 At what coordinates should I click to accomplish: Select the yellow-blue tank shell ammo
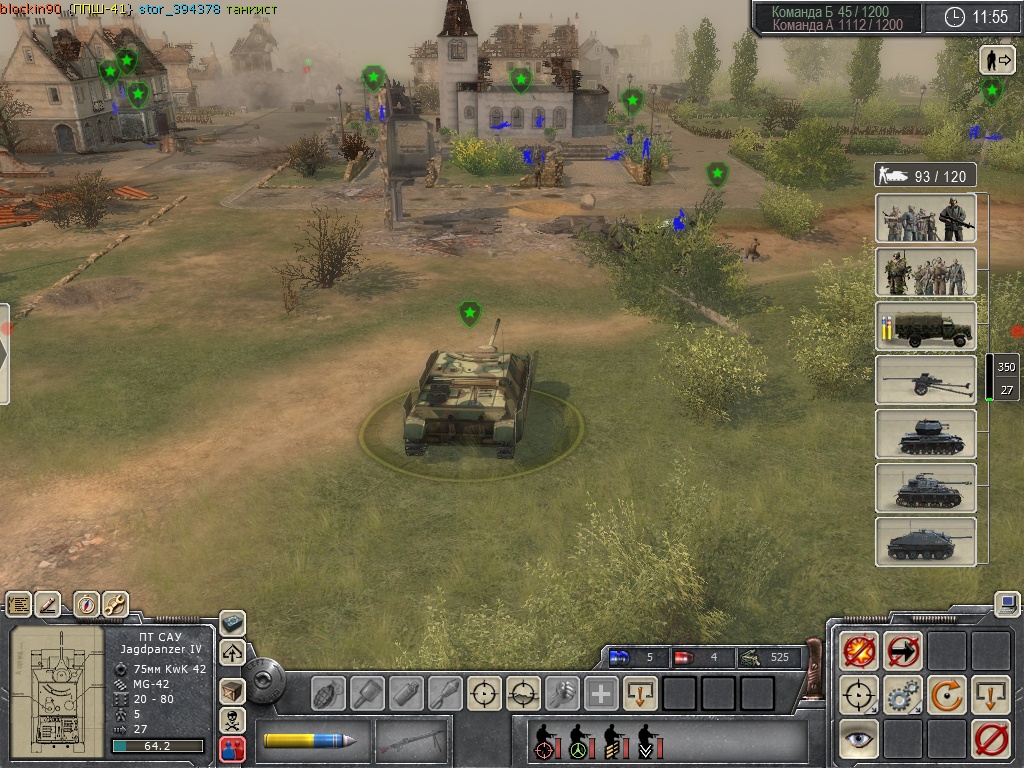[x=309, y=741]
